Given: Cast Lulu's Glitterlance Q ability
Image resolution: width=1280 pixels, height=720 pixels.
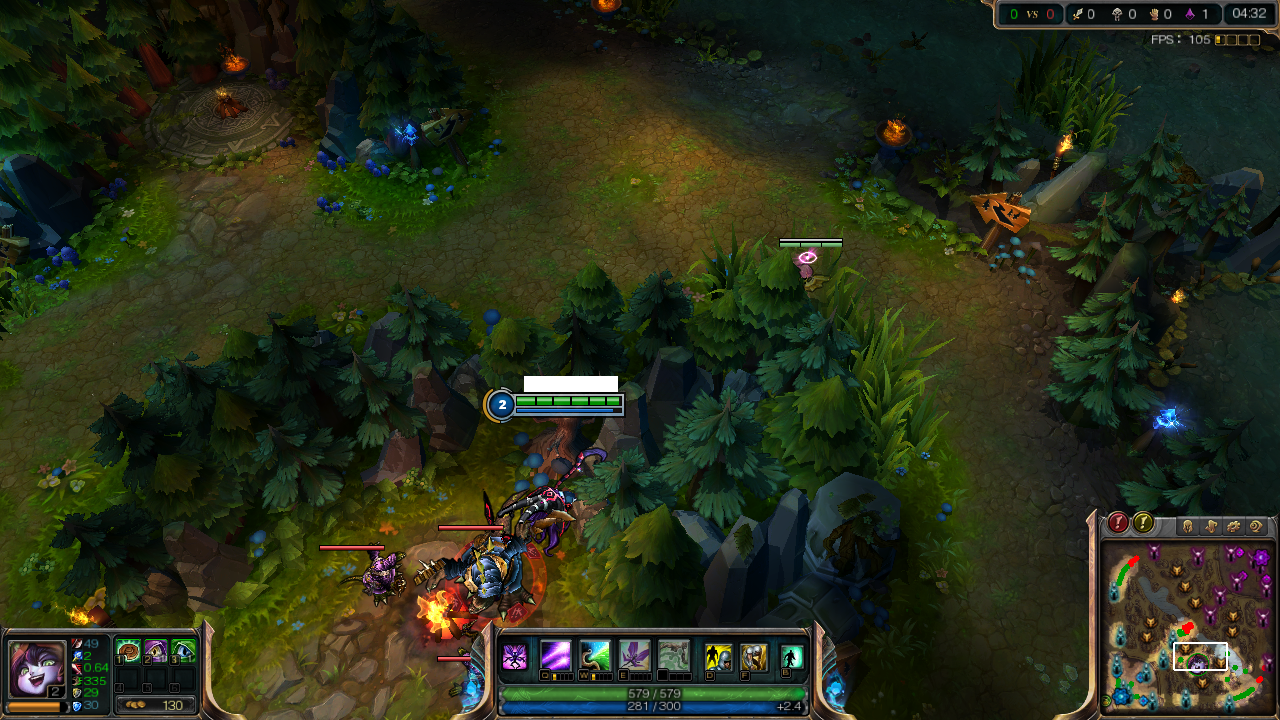Looking at the screenshot, I should point(556,656).
